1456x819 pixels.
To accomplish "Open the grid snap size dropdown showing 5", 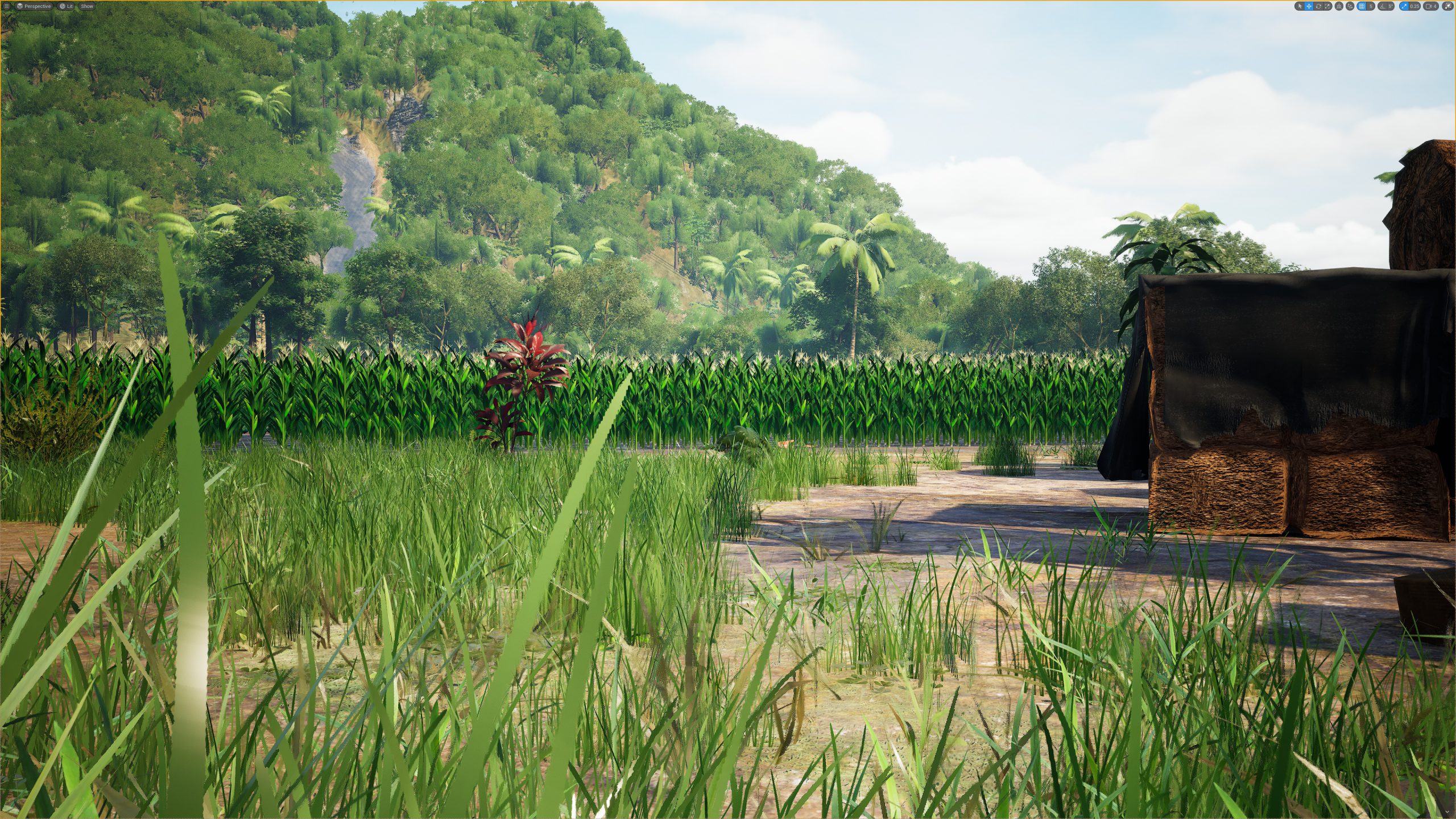I will click(x=1371, y=6).
